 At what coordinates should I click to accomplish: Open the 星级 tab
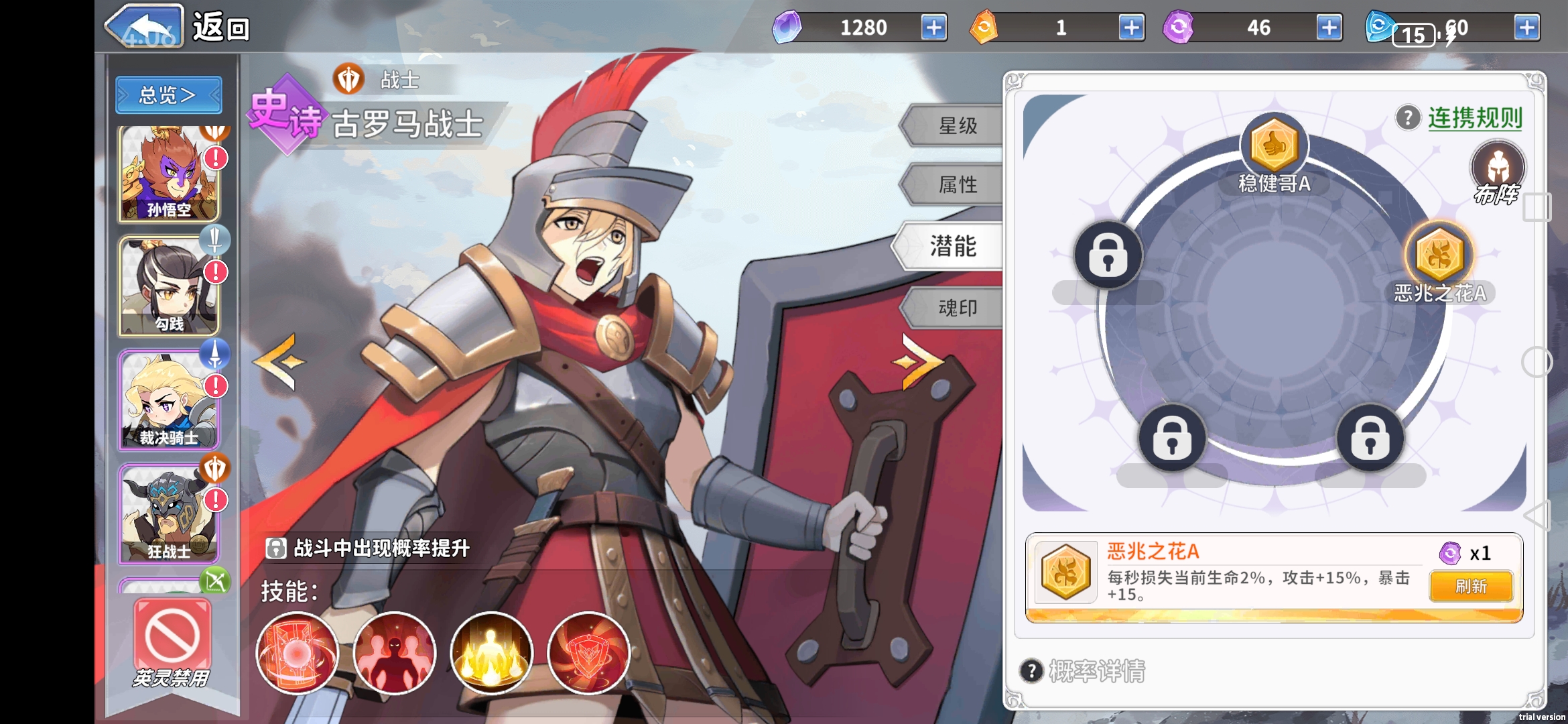pyautogui.click(x=956, y=125)
